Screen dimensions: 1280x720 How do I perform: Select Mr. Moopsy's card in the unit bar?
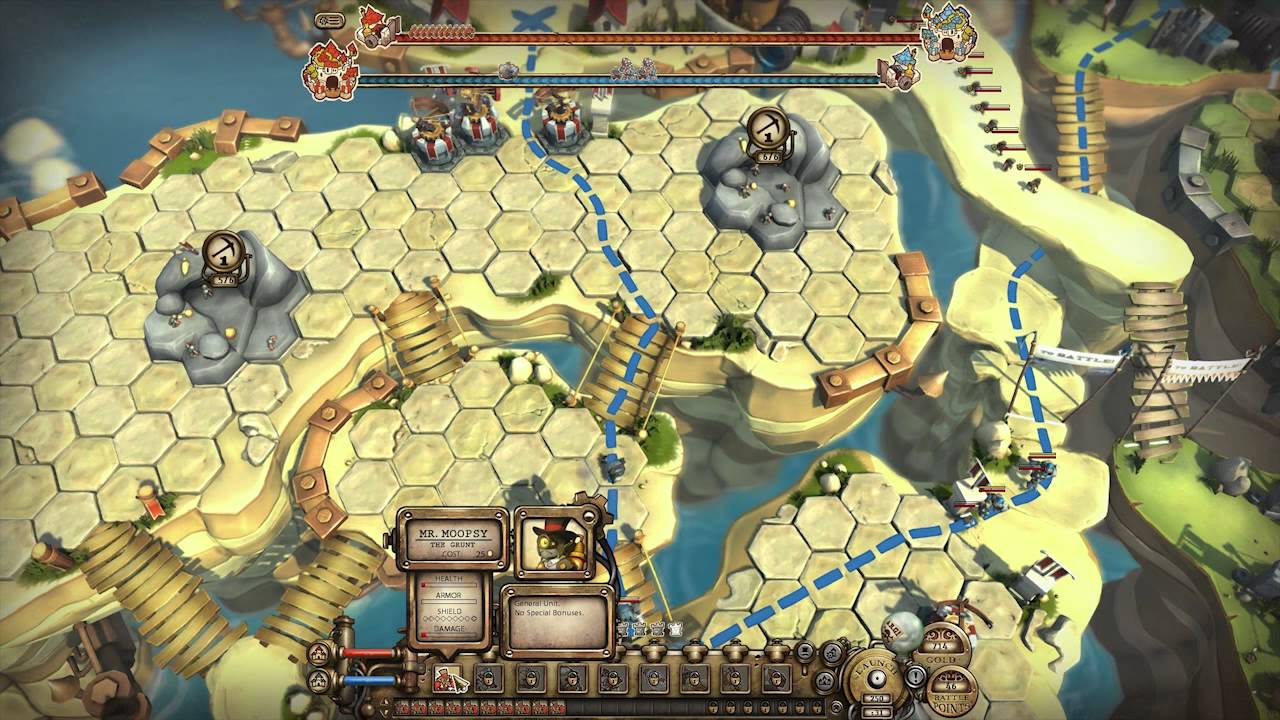pyautogui.click(x=447, y=679)
